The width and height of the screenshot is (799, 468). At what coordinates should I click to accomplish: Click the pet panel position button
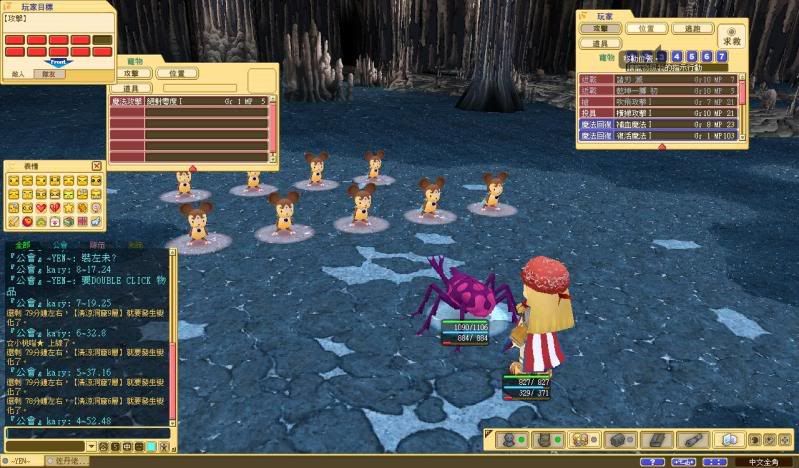pos(177,73)
